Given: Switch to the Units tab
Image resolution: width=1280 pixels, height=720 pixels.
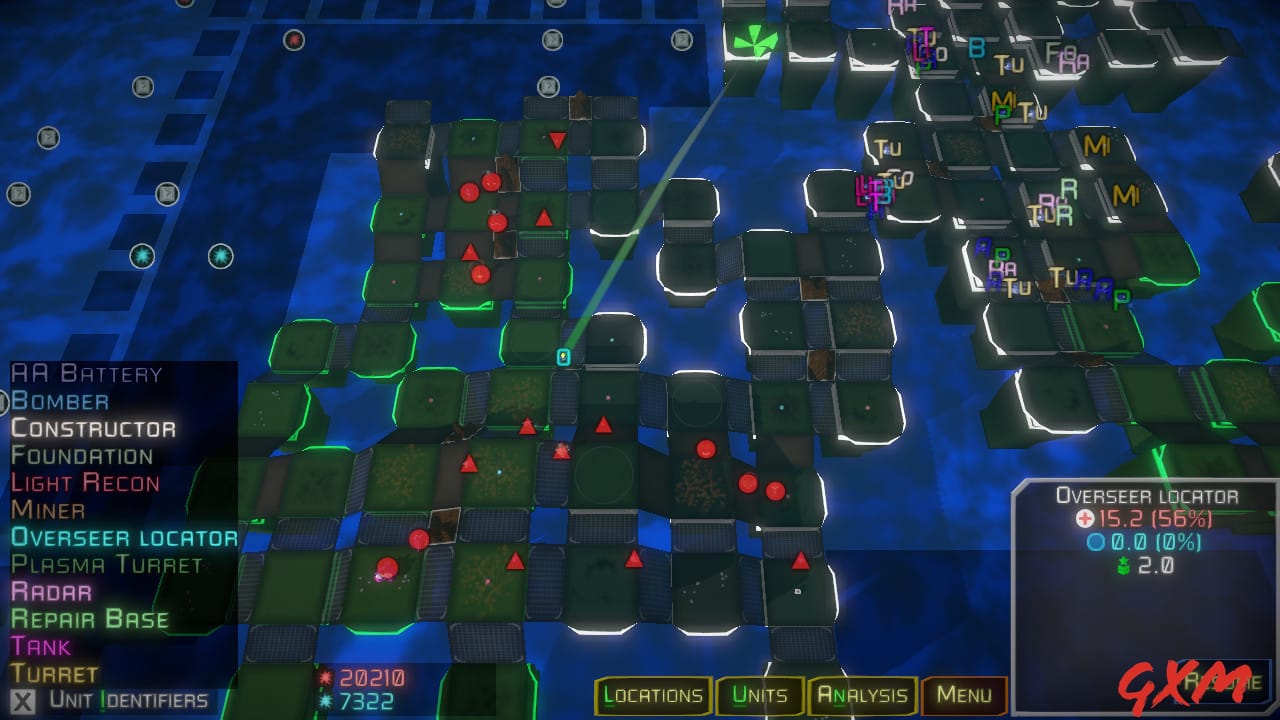Looking at the screenshot, I should 759,695.
